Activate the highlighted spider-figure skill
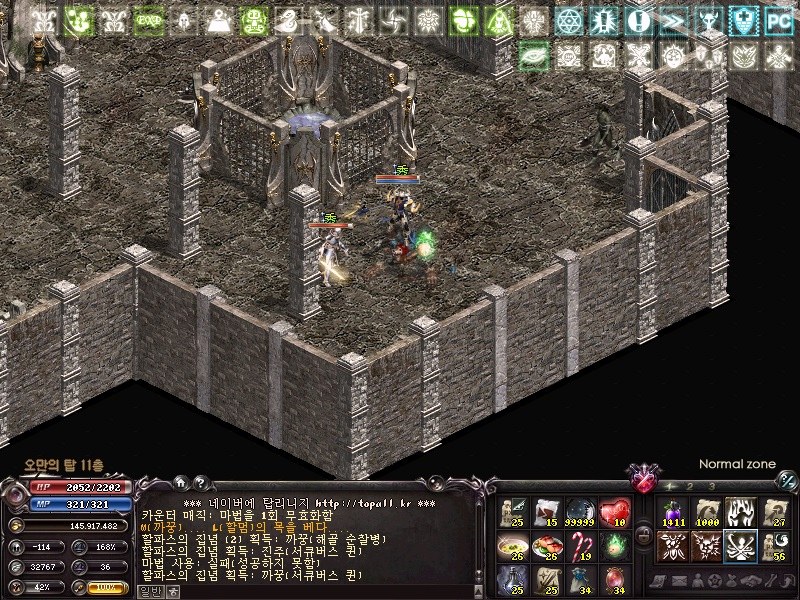This screenshot has height=600, width=800. coord(740,546)
